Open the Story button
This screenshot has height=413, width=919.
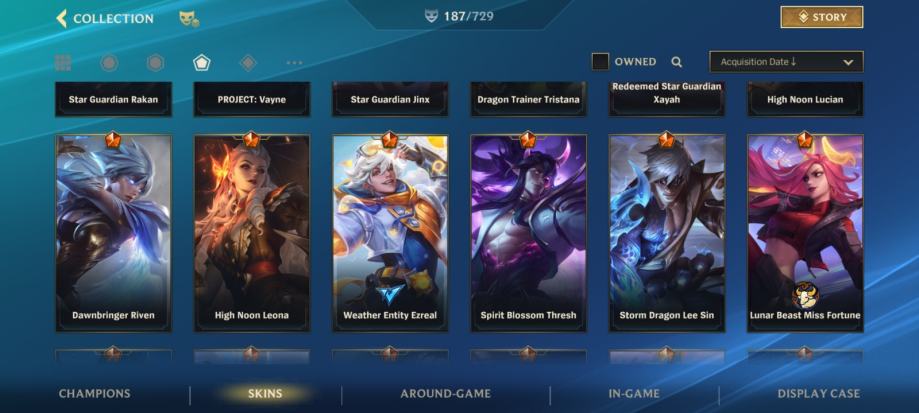[821, 17]
